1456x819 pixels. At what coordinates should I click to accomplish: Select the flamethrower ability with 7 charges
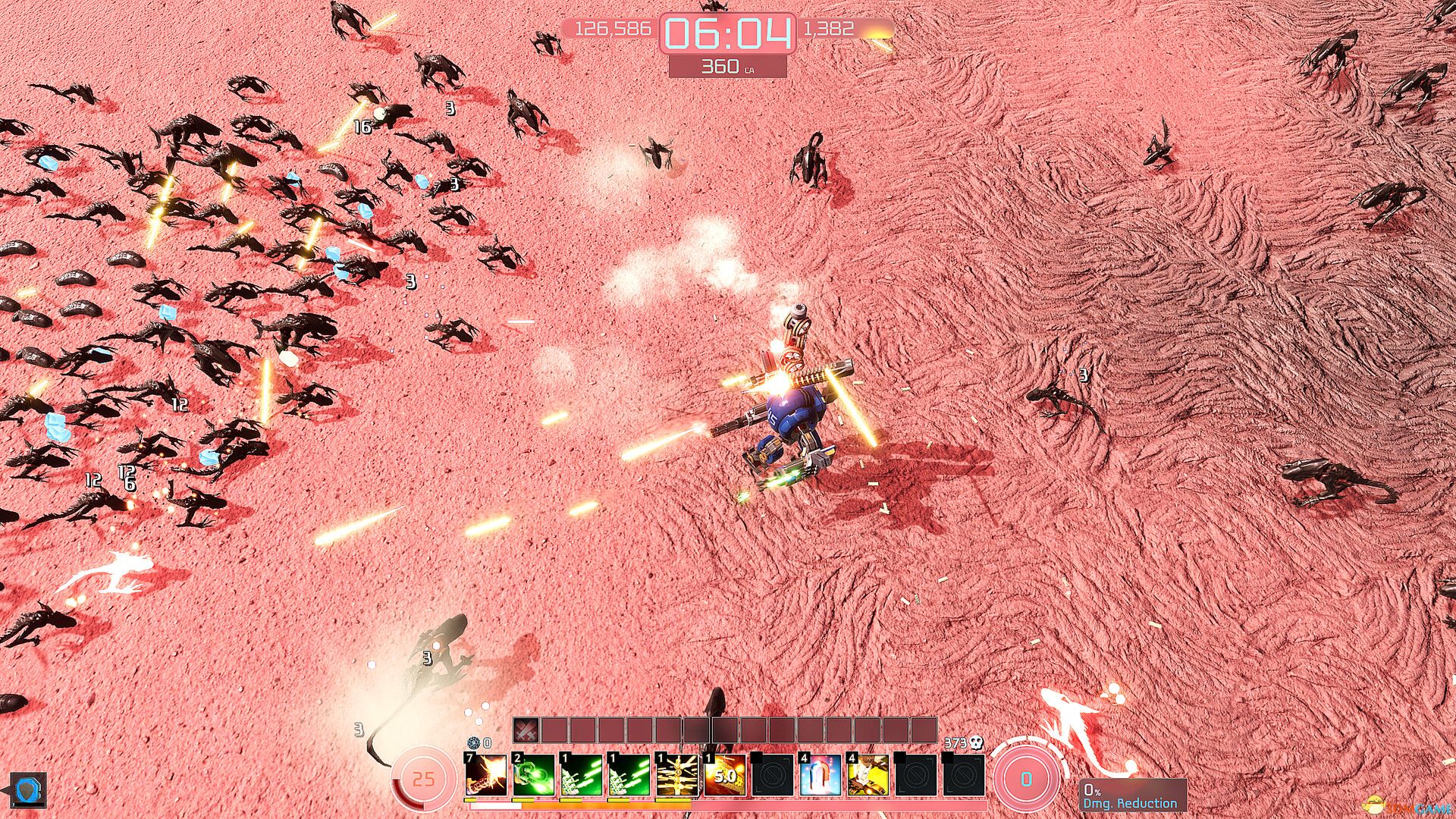click(487, 775)
